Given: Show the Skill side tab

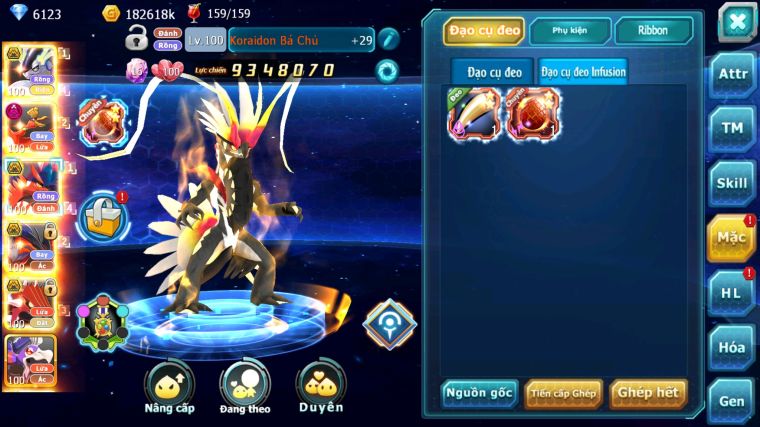Looking at the screenshot, I should [x=732, y=183].
